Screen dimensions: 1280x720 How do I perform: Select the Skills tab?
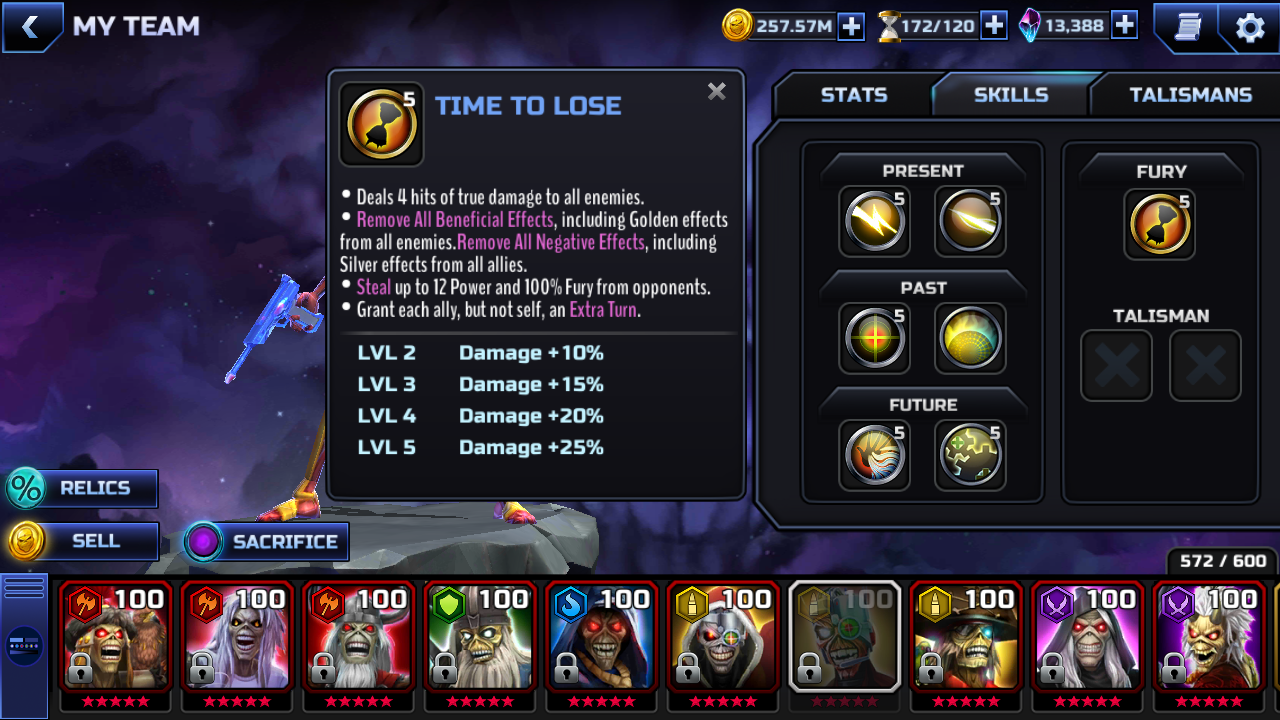point(1010,95)
